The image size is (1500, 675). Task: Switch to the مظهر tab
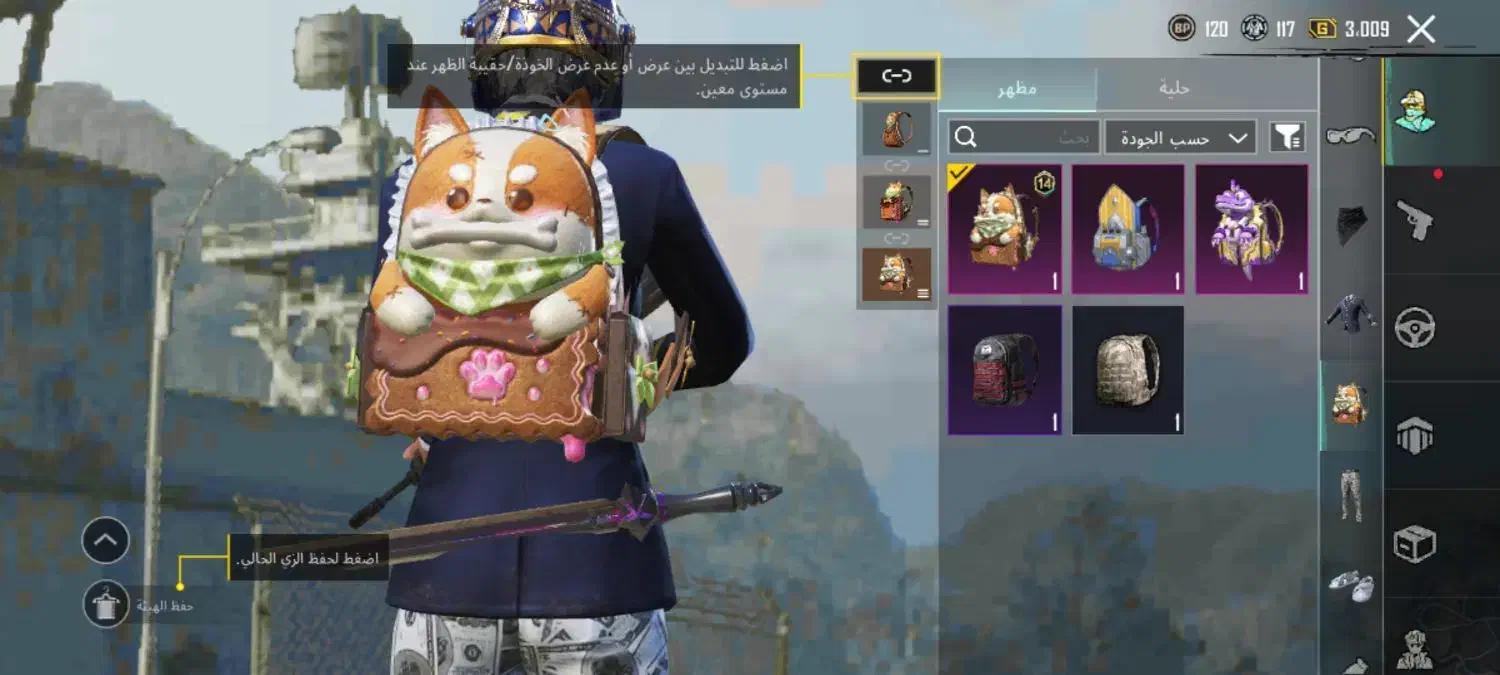(x=1017, y=88)
